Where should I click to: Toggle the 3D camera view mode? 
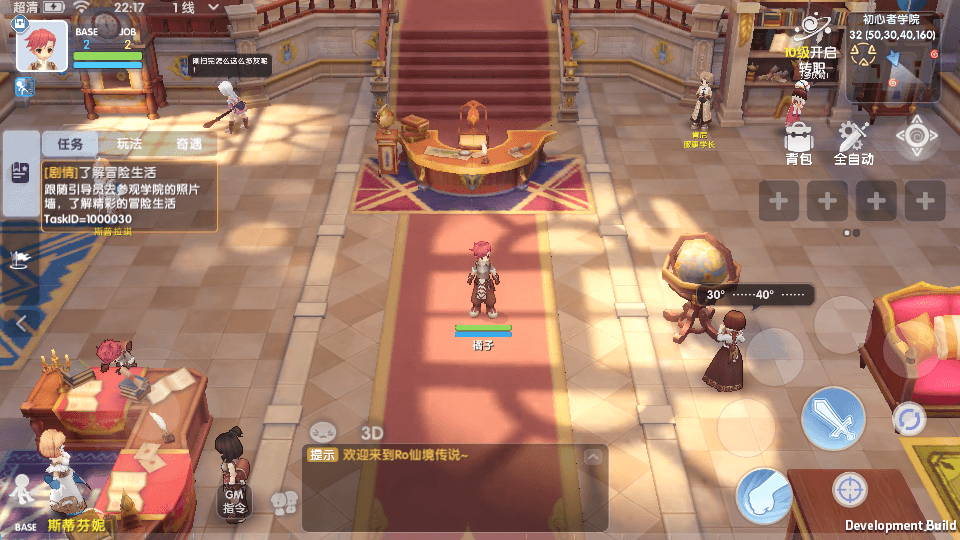point(372,433)
